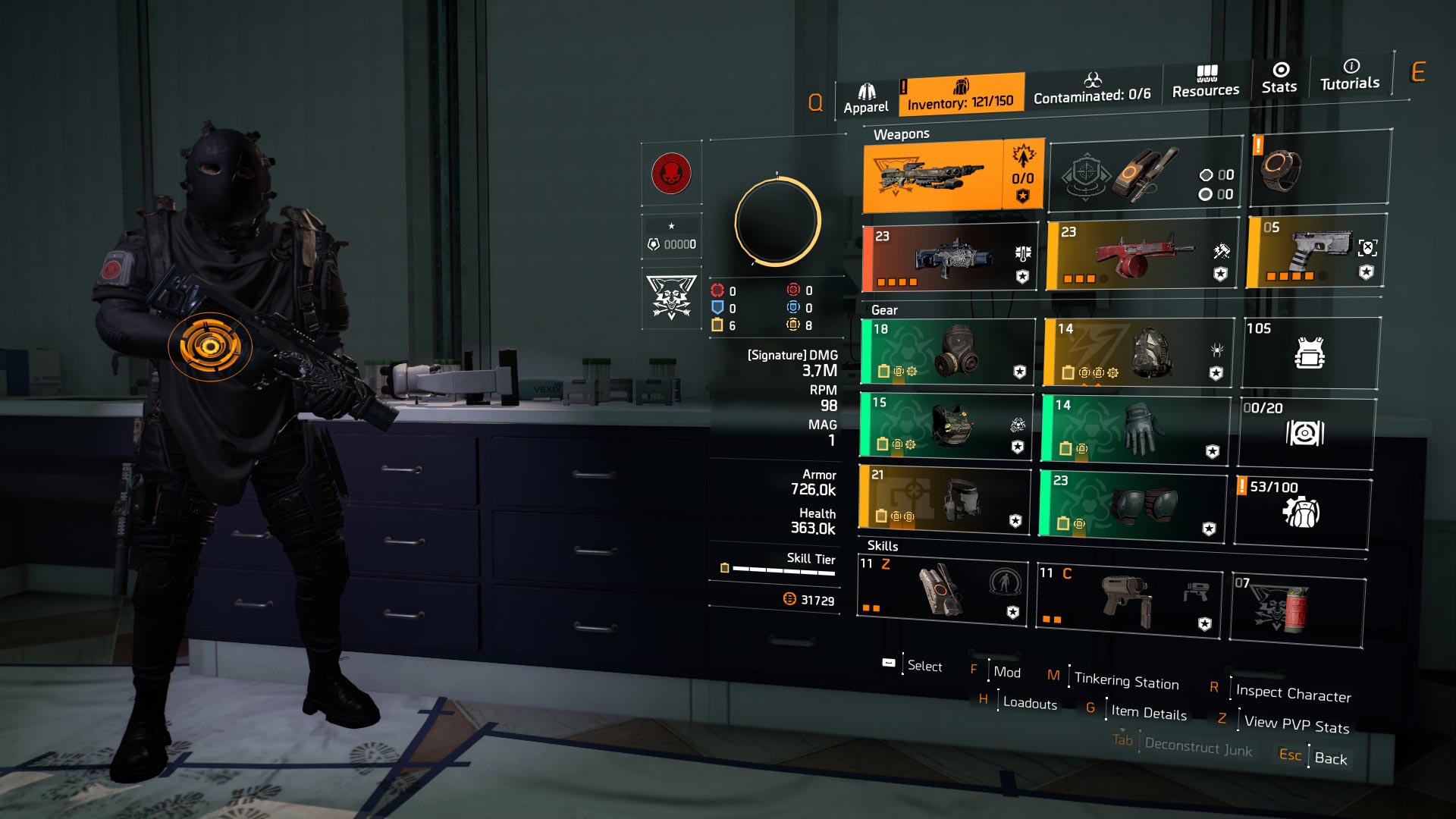Select the grenade slot with raccoon emblem
The image size is (1456, 819).
coord(1296,609)
